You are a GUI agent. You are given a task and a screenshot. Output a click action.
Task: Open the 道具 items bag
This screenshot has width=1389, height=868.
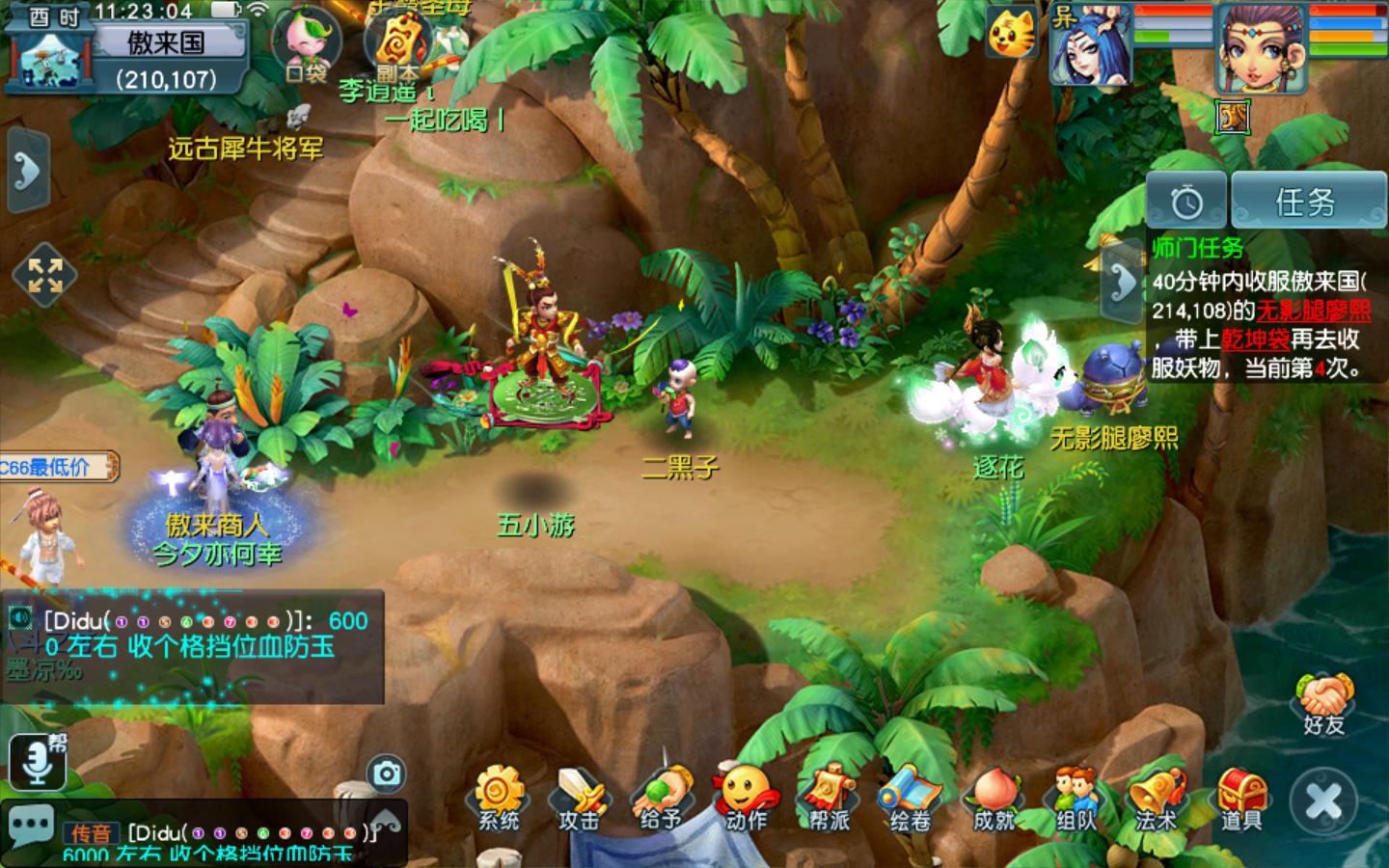point(1240,797)
